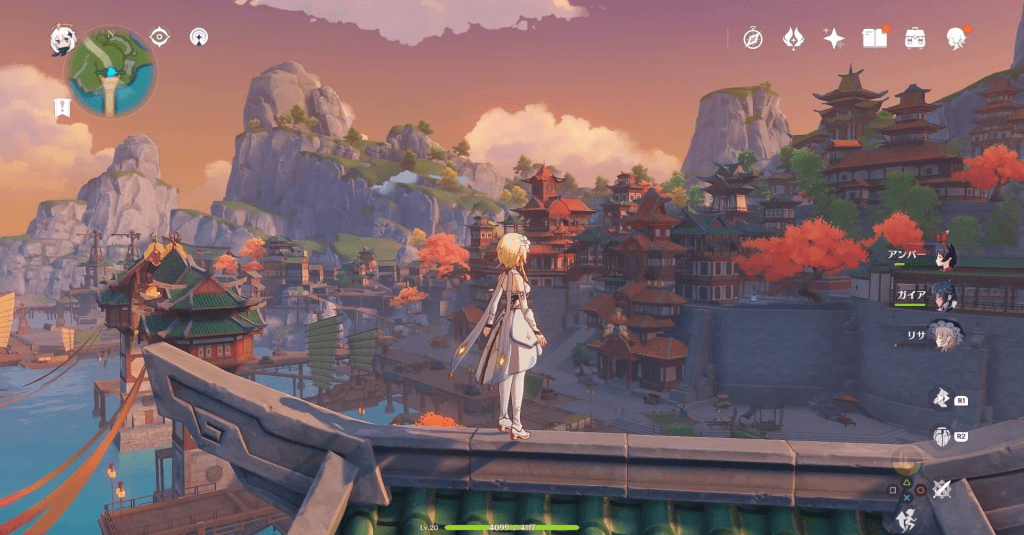Viewport: 1024px width, 535px height.
Task: Open the compass adventure icon
Action: [753, 39]
